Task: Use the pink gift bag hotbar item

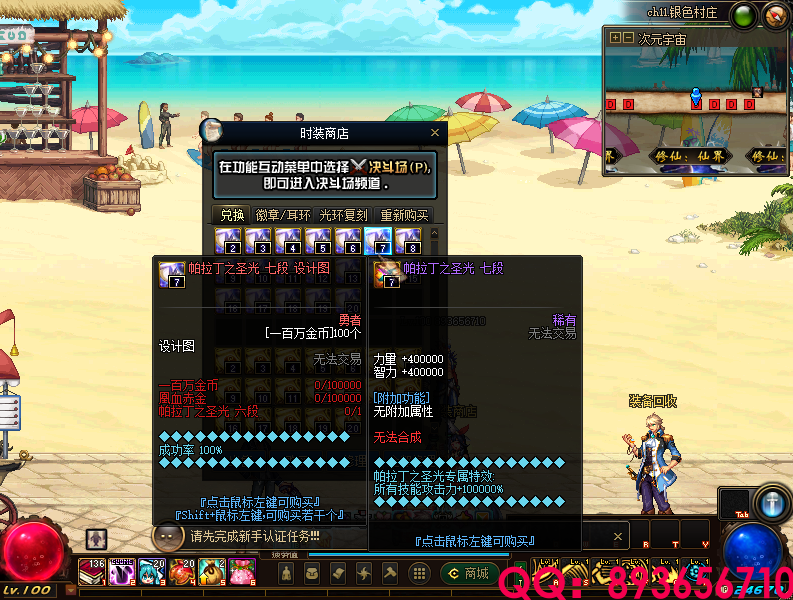Action: click(242, 571)
